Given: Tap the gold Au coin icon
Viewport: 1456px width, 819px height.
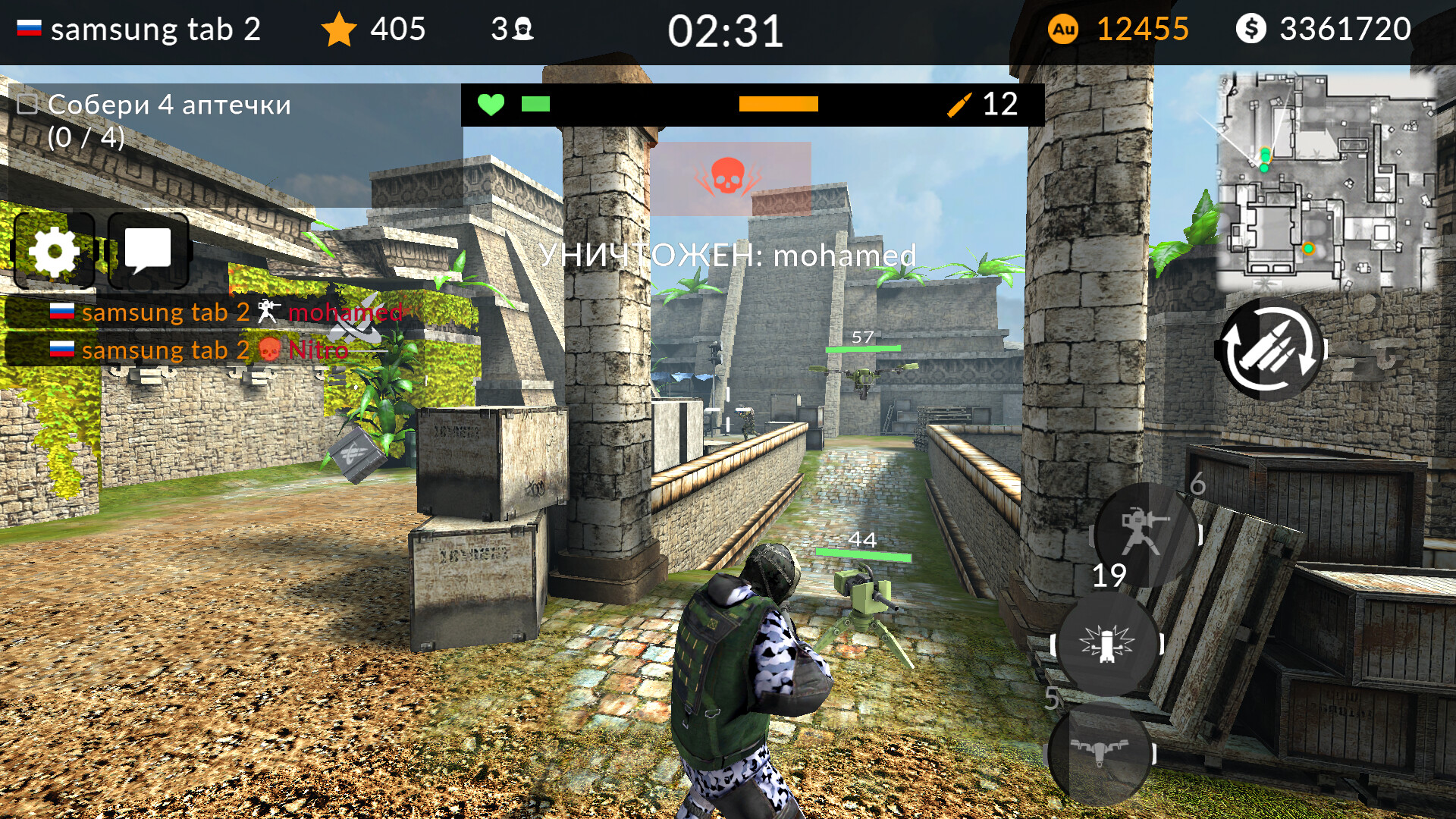Looking at the screenshot, I should [x=1065, y=30].
